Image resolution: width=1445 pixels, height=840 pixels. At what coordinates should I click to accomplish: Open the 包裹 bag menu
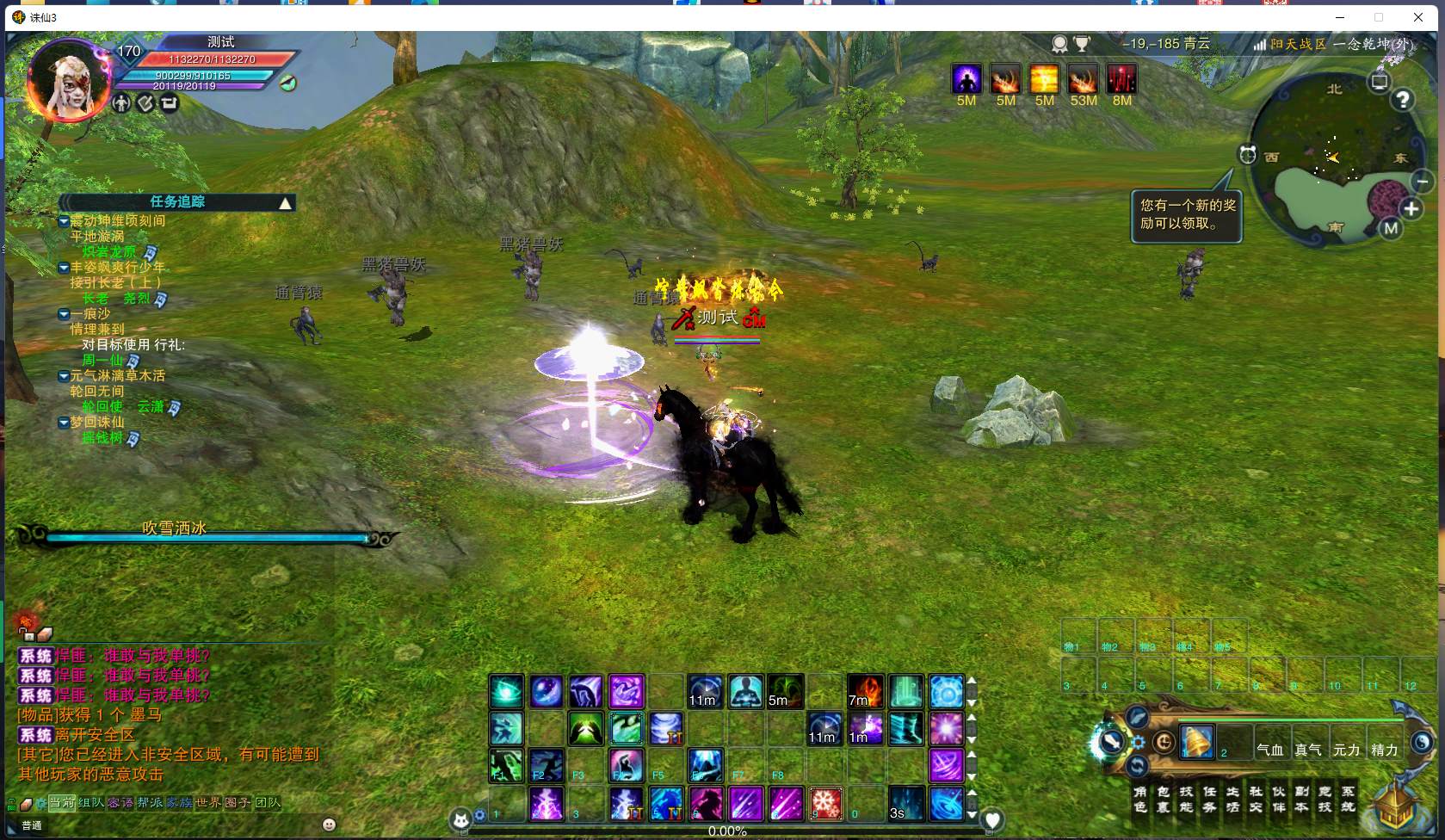(x=1163, y=799)
